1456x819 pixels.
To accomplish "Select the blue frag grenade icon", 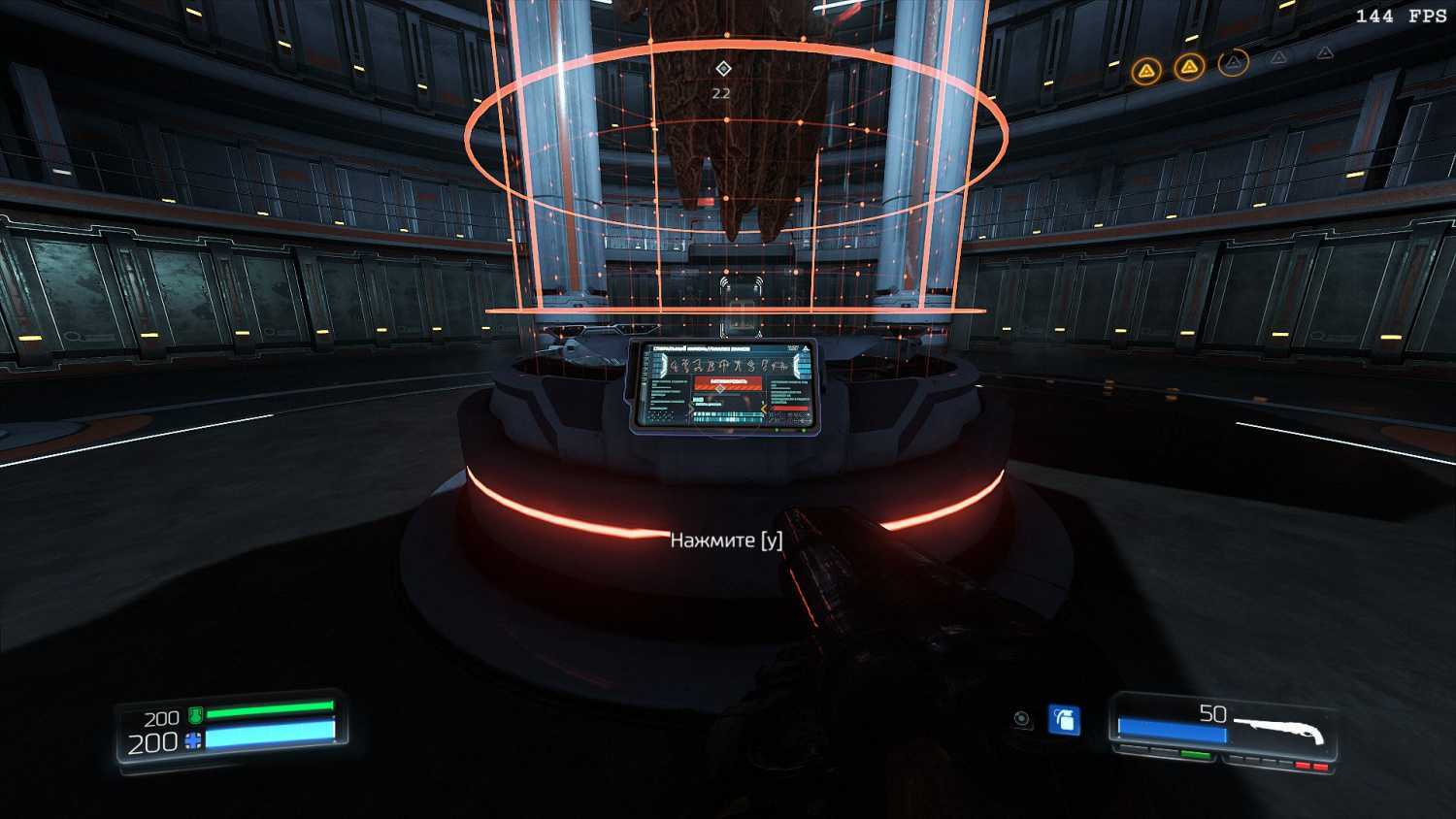I will point(1065,720).
